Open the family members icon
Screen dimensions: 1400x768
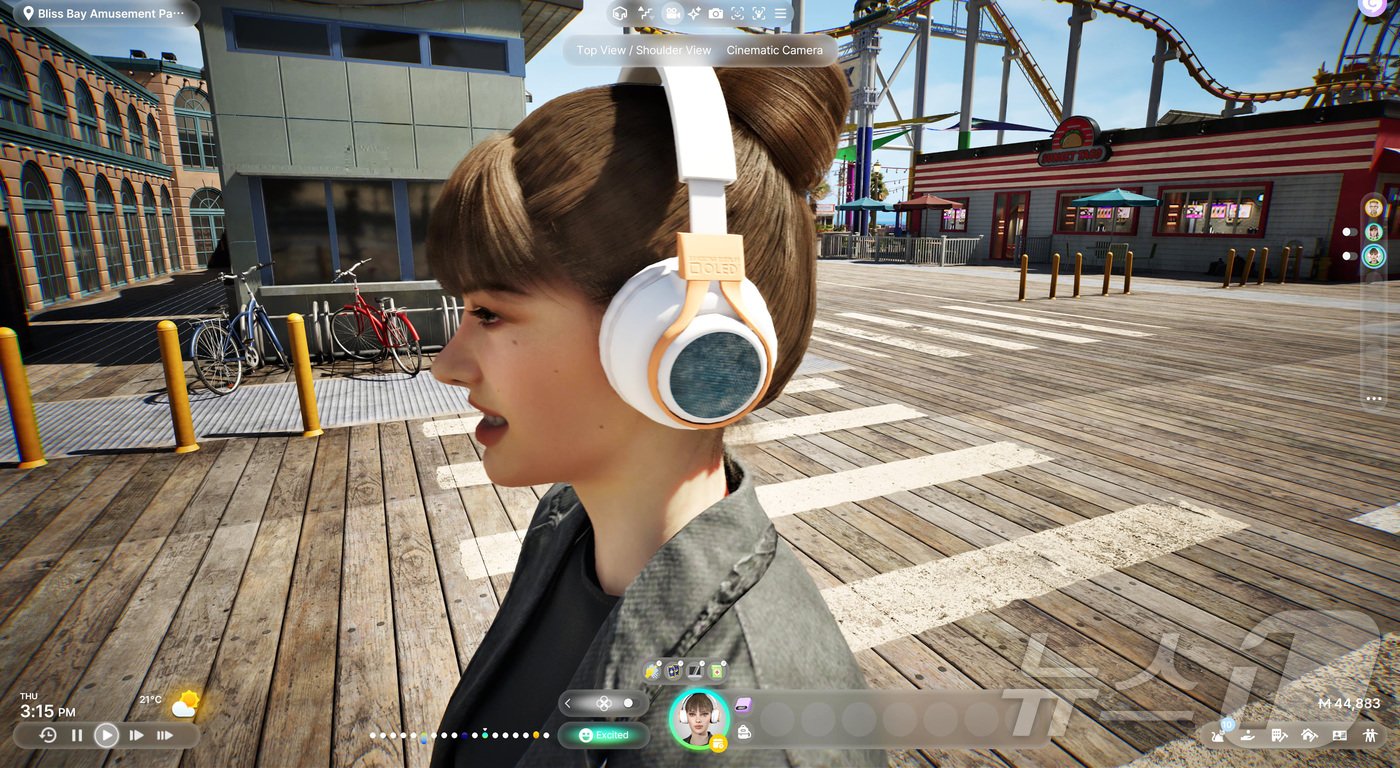[x=1369, y=735]
